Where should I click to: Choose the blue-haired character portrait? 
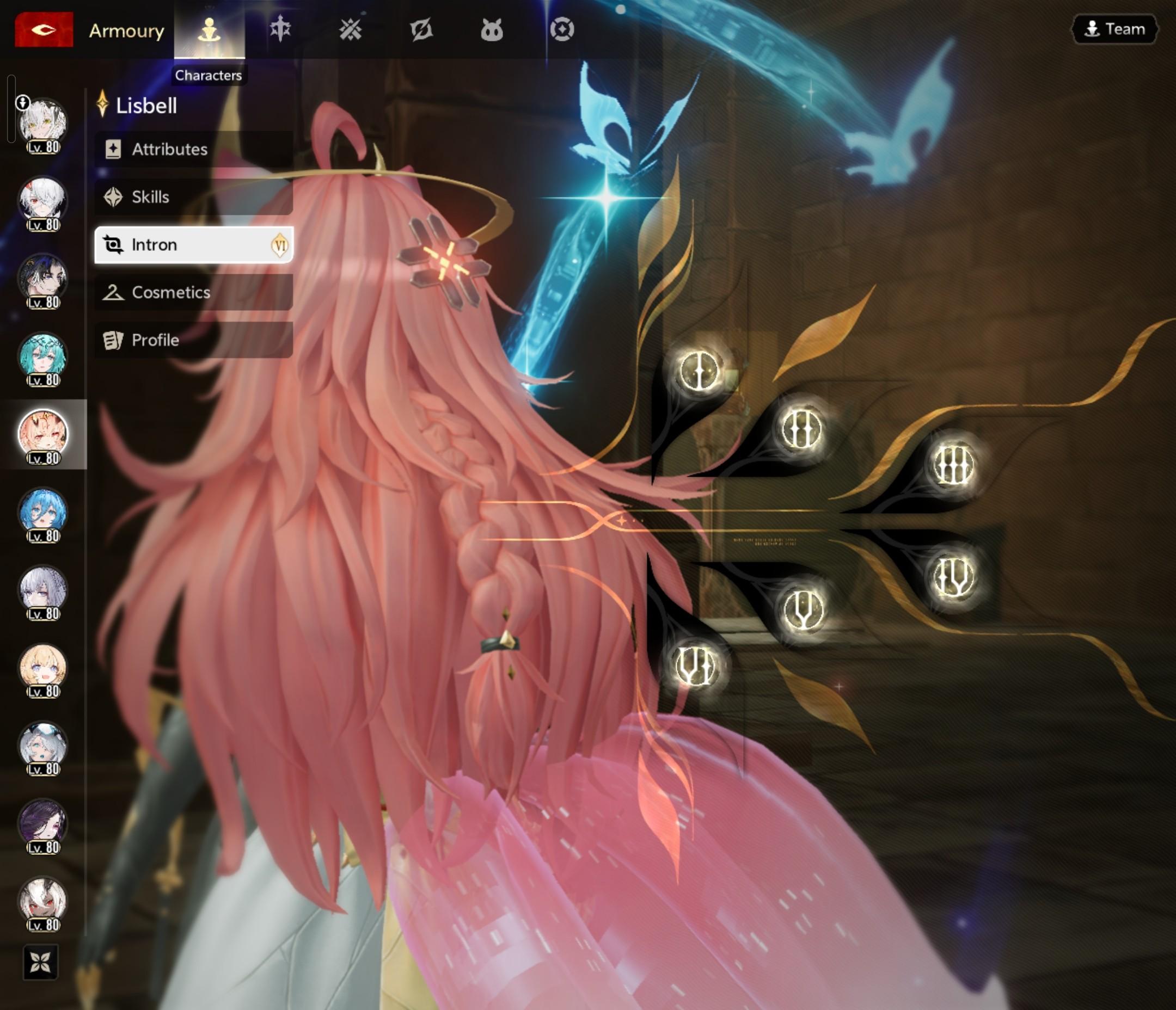43,513
